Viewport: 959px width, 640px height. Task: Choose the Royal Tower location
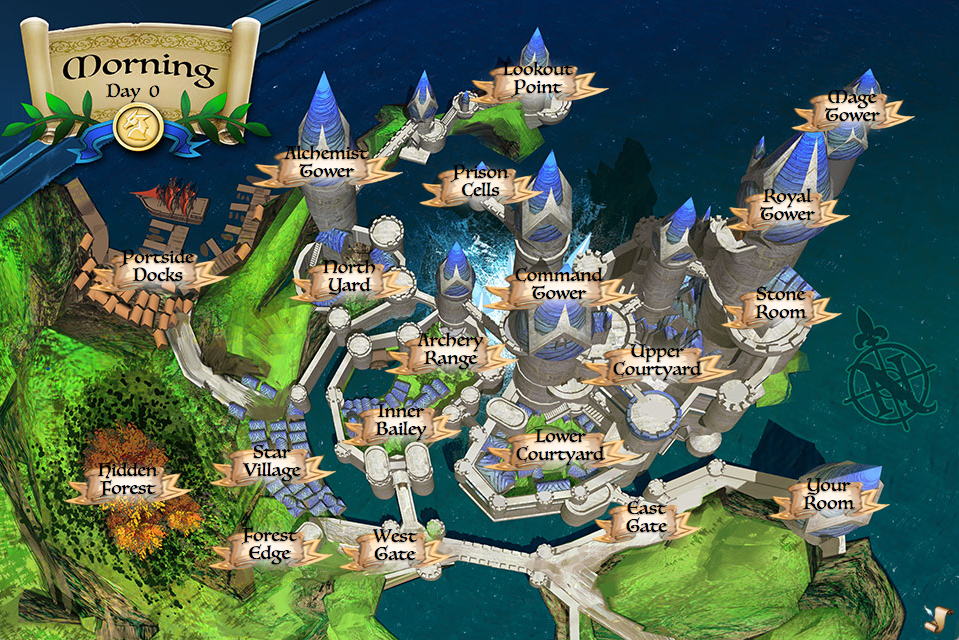(x=787, y=207)
